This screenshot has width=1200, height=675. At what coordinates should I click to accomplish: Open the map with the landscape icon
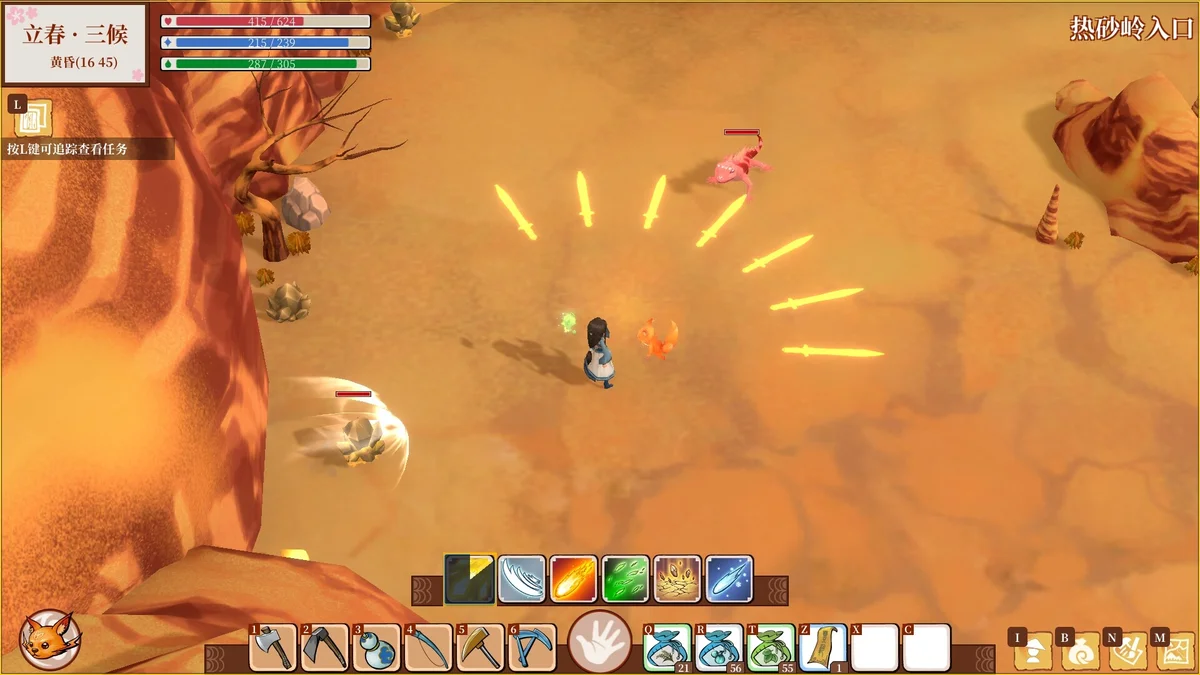pyautogui.click(x=1172, y=652)
